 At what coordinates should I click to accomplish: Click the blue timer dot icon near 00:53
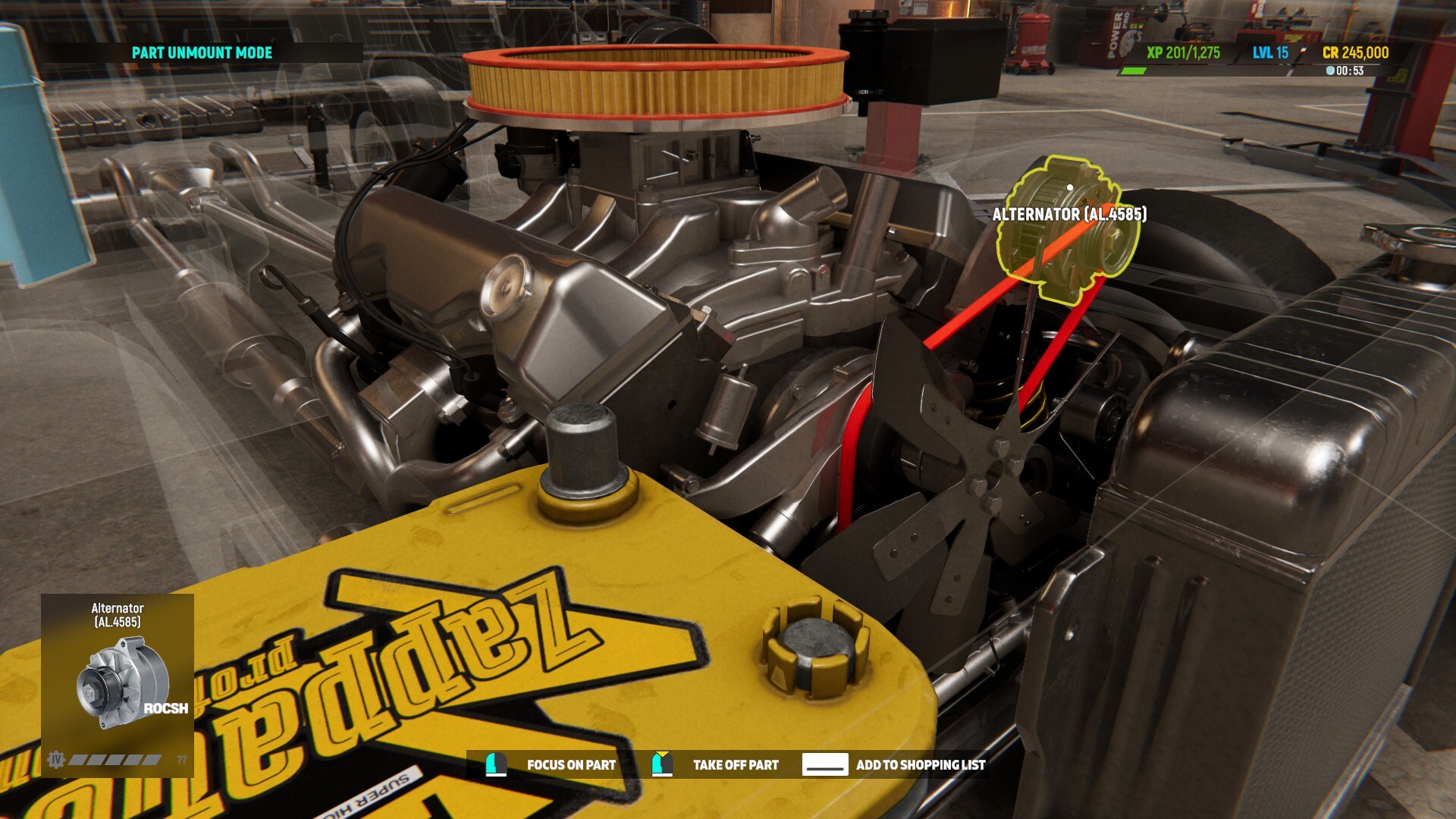(x=1329, y=72)
